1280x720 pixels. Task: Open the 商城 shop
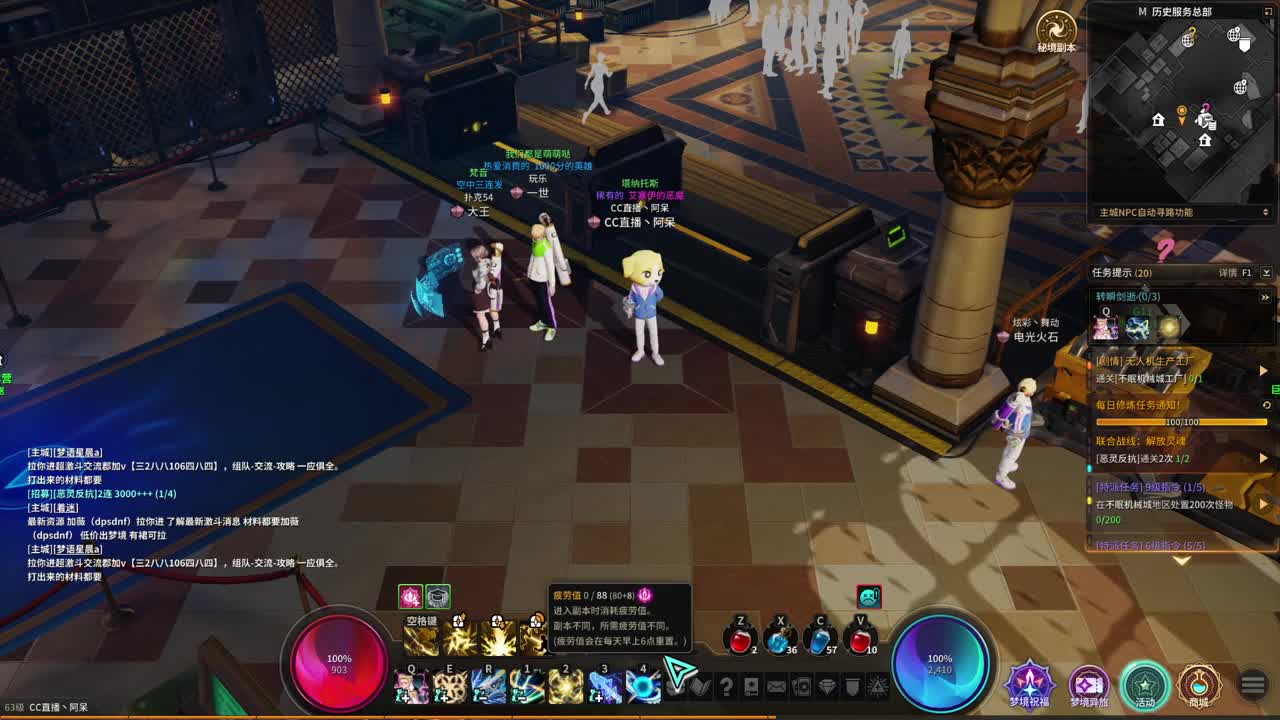click(1200, 685)
